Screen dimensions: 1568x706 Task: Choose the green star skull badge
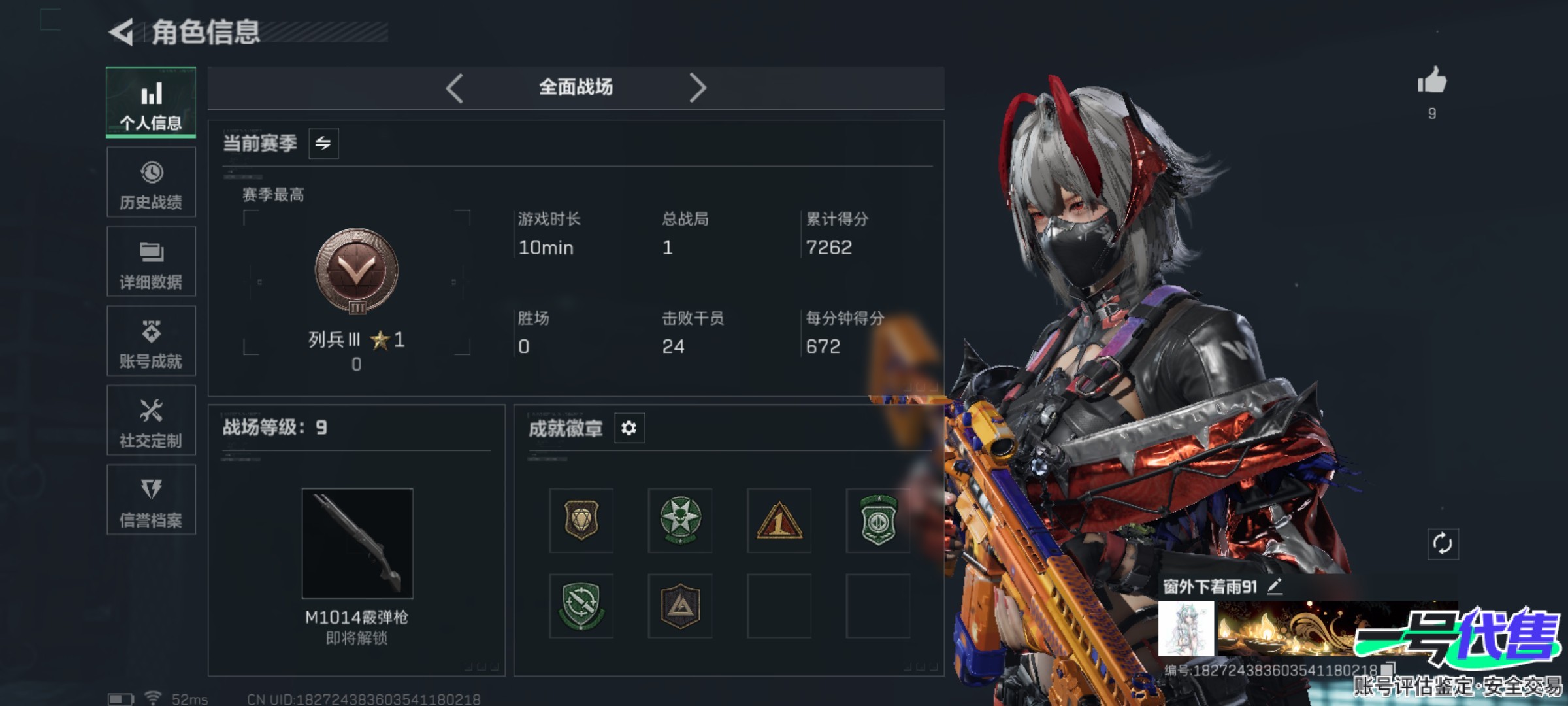pos(680,521)
